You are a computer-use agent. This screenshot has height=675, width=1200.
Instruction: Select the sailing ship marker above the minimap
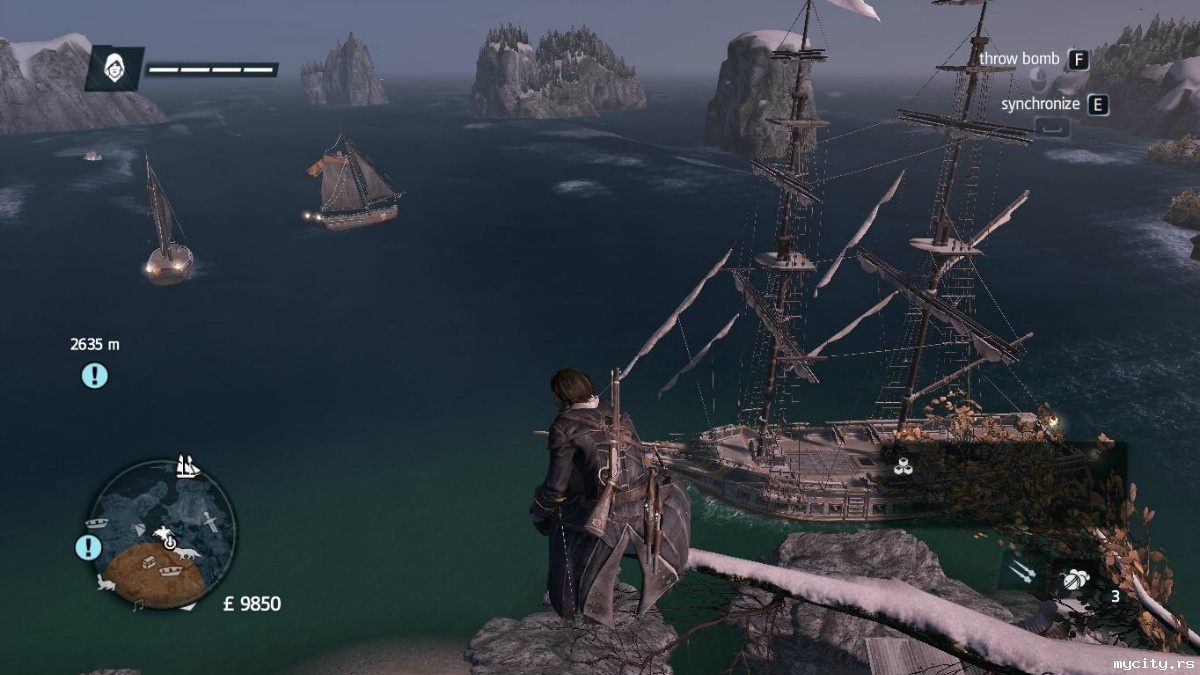click(x=187, y=465)
